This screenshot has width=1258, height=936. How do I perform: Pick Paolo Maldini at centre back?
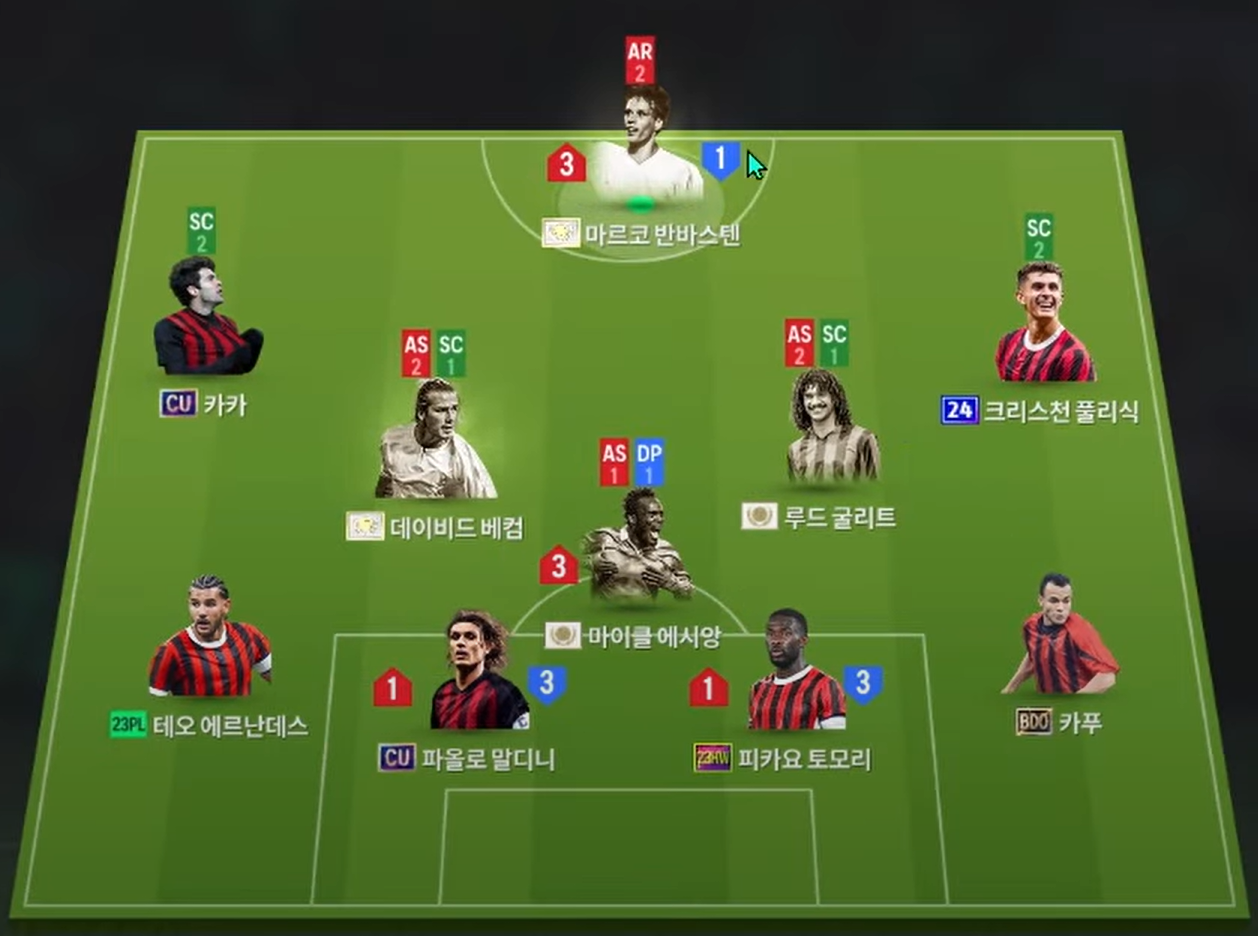click(479, 674)
